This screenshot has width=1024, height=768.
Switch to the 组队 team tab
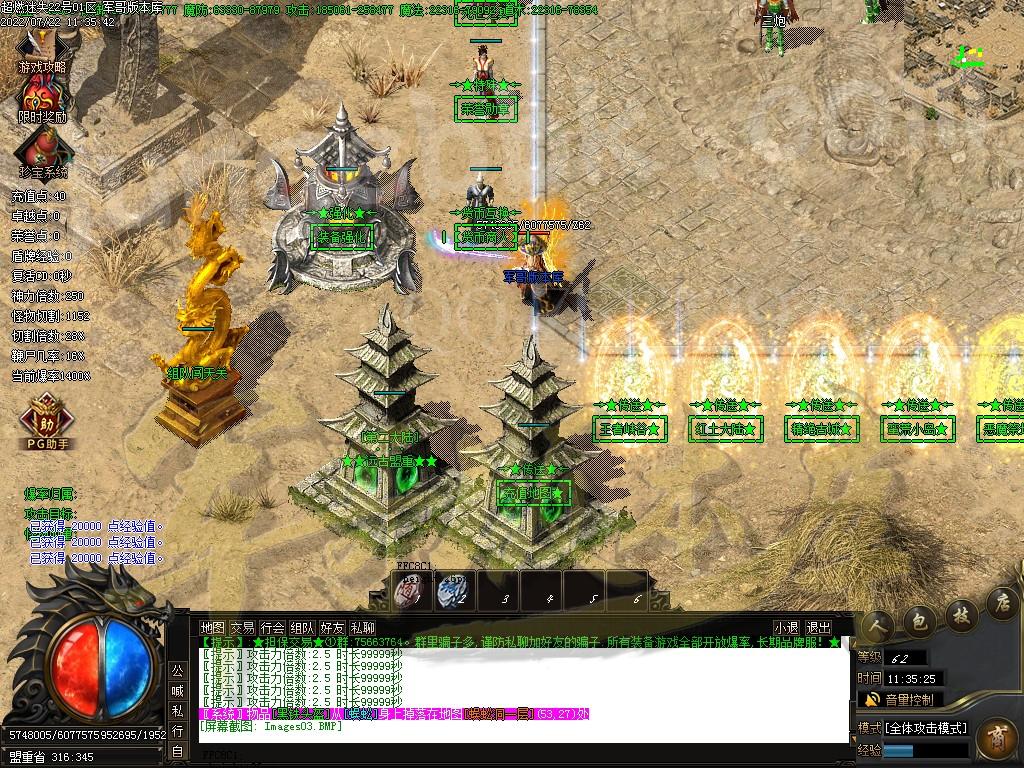coord(302,627)
